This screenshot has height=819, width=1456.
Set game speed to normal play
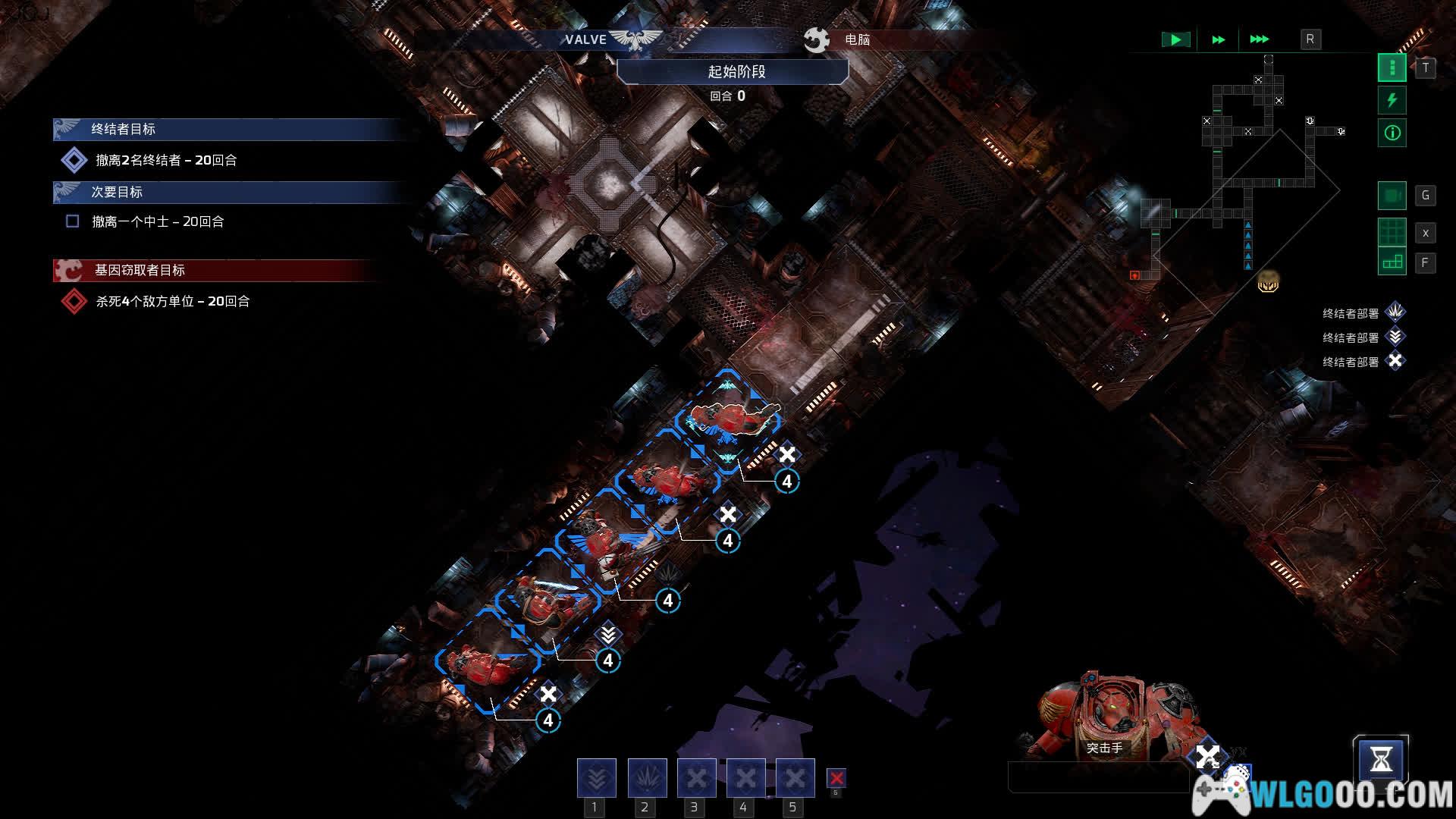[1175, 39]
